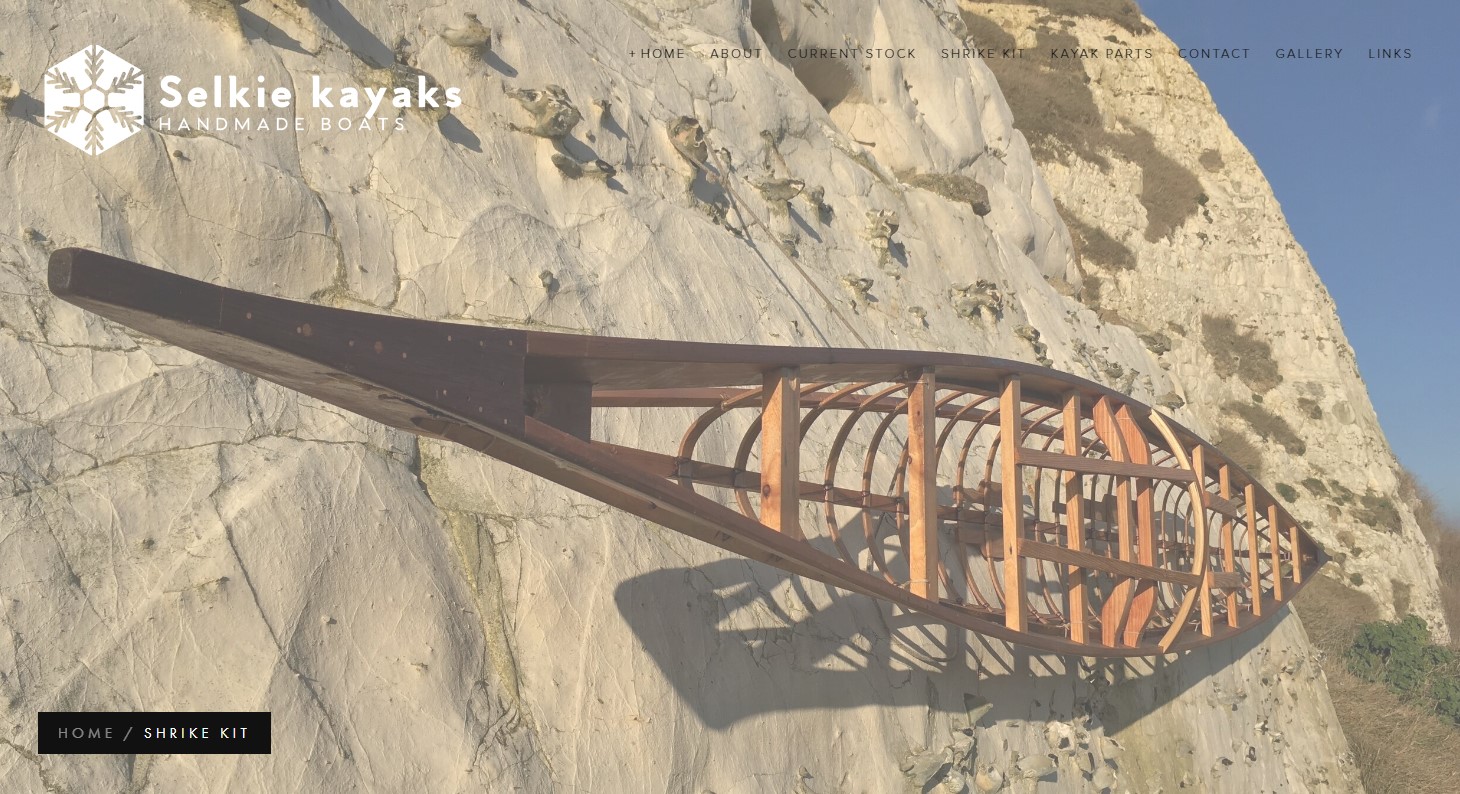View the Current Stock page
Image resolution: width=1460 pixels, height=794 pixels.
coord(851,54)
